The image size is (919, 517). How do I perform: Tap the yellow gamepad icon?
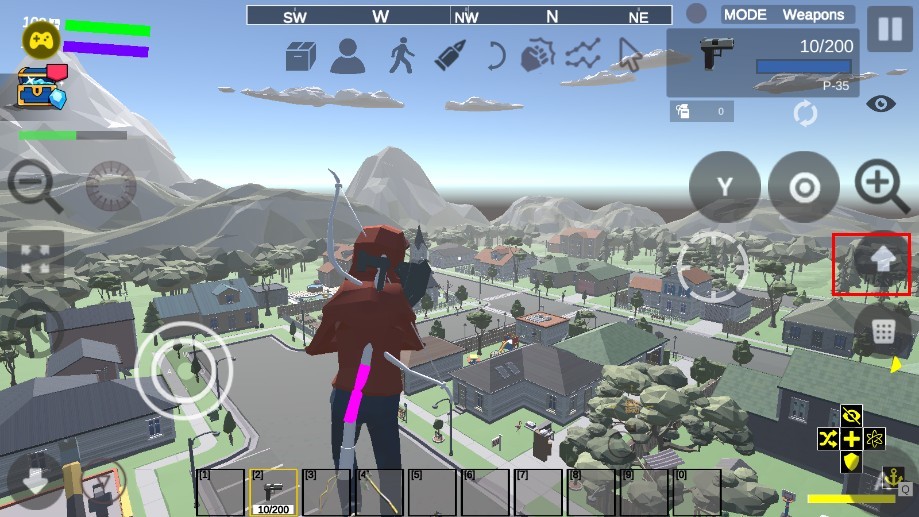tap(41, 39)
